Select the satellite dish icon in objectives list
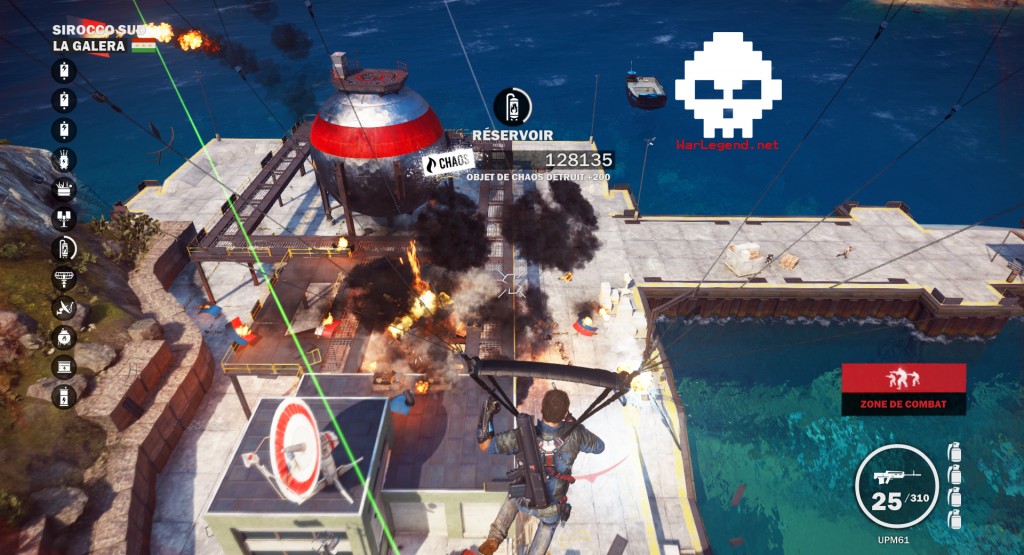 (x=64, y=307)
